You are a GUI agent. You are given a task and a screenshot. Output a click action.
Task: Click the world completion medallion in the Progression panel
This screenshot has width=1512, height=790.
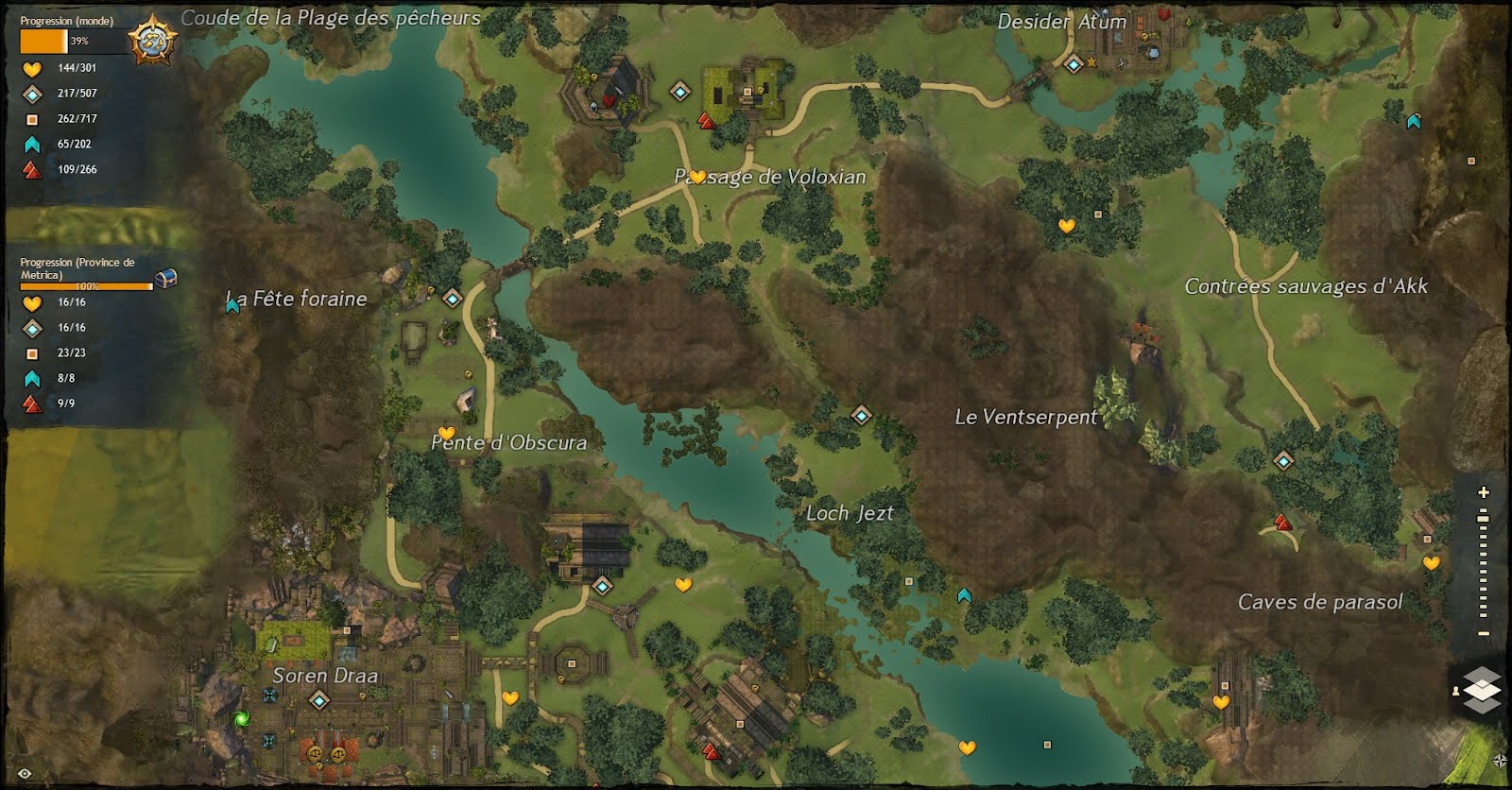click(151, 38)
